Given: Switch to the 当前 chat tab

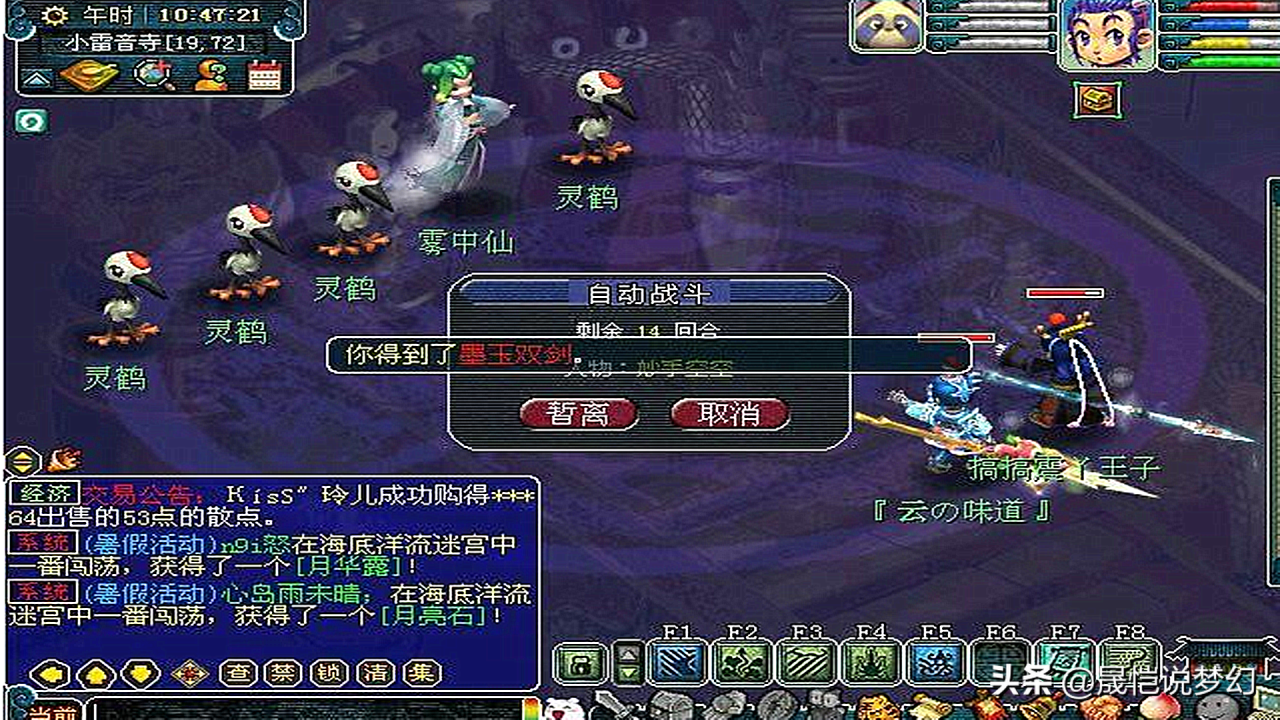Looking at the screenshot, I should pos(54,712).
